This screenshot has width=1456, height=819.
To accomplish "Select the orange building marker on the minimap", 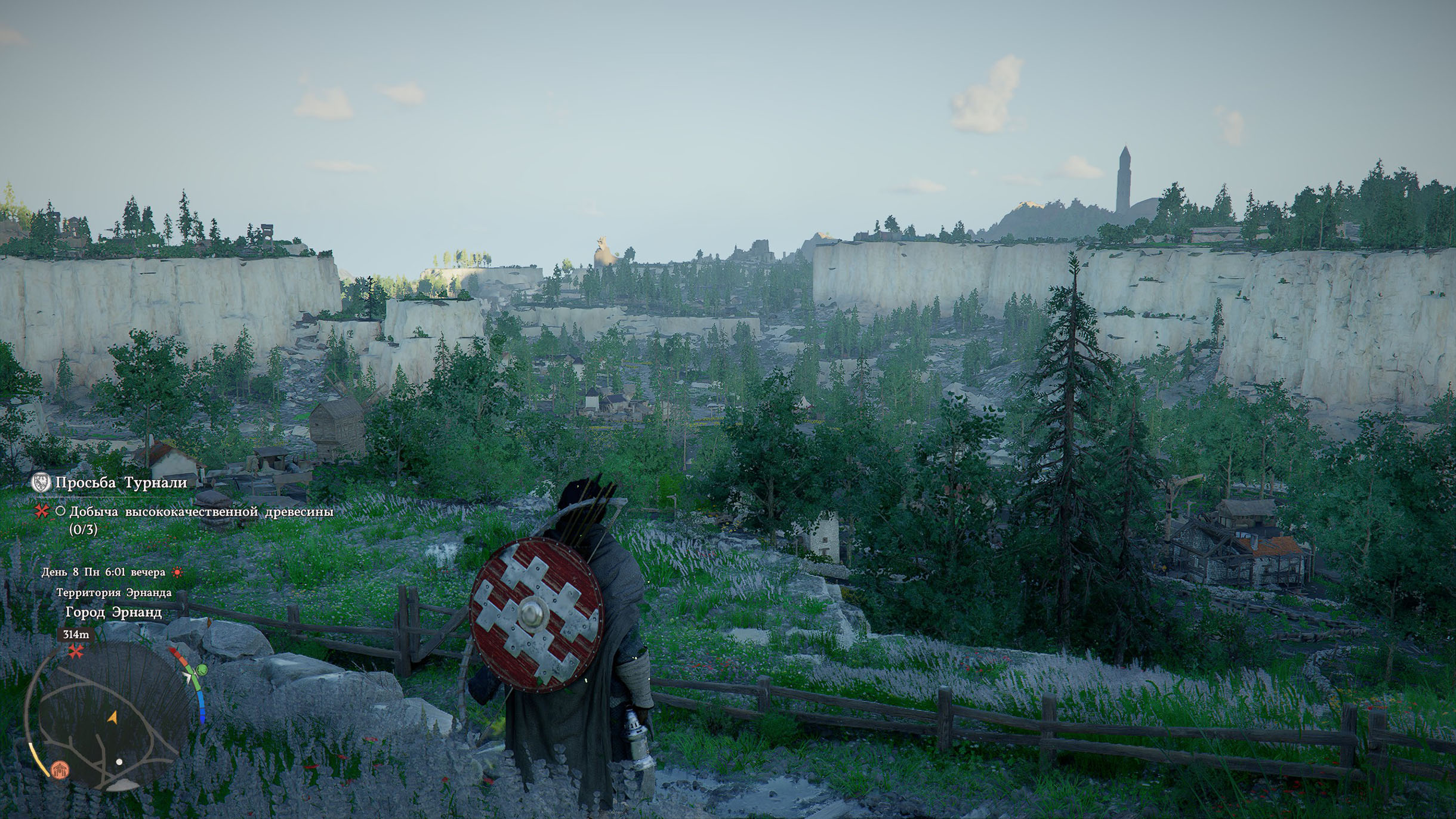I will [x=60, y=769].
